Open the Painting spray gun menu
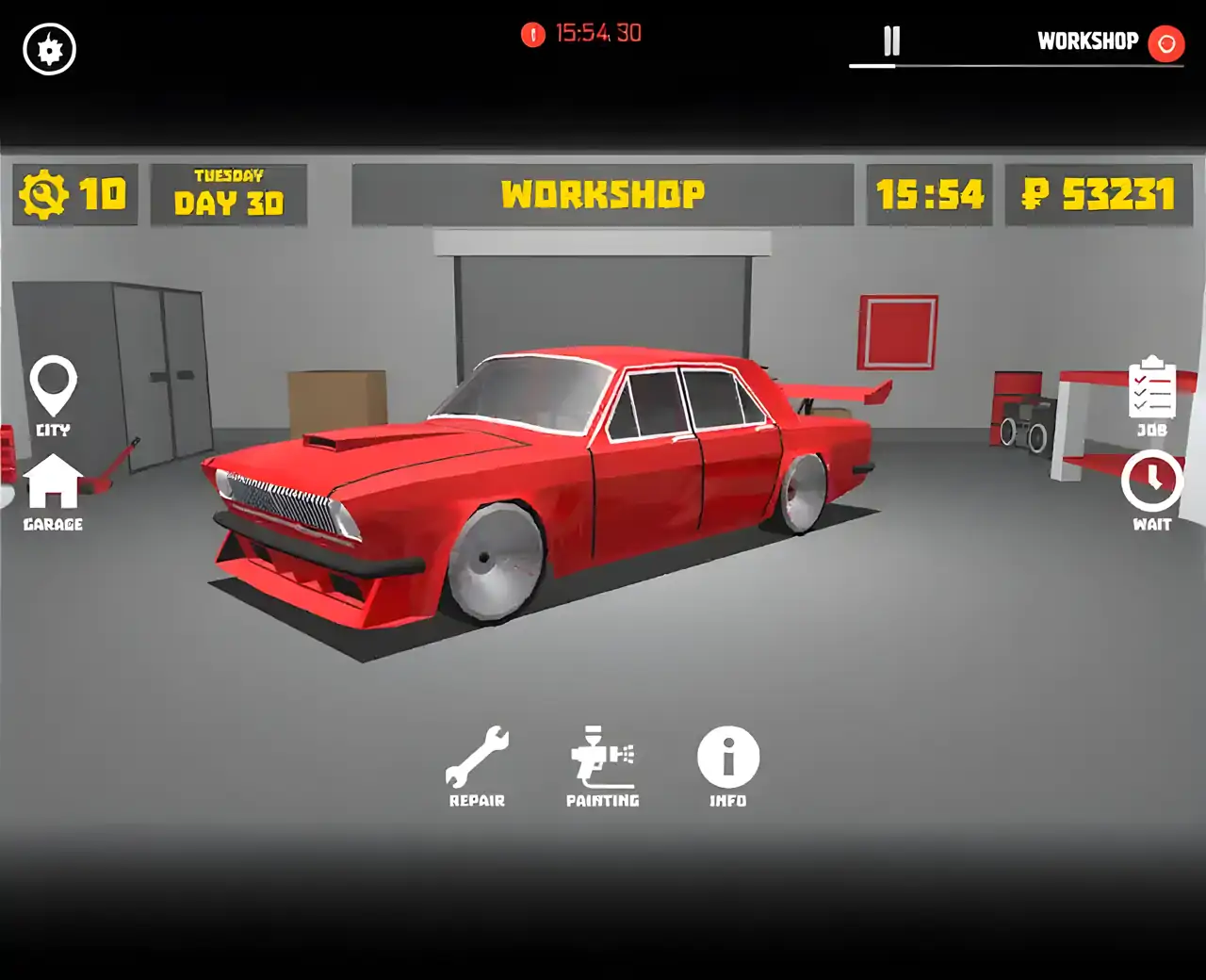This screenshot has height=980, width=1206. tap(602, 759)
